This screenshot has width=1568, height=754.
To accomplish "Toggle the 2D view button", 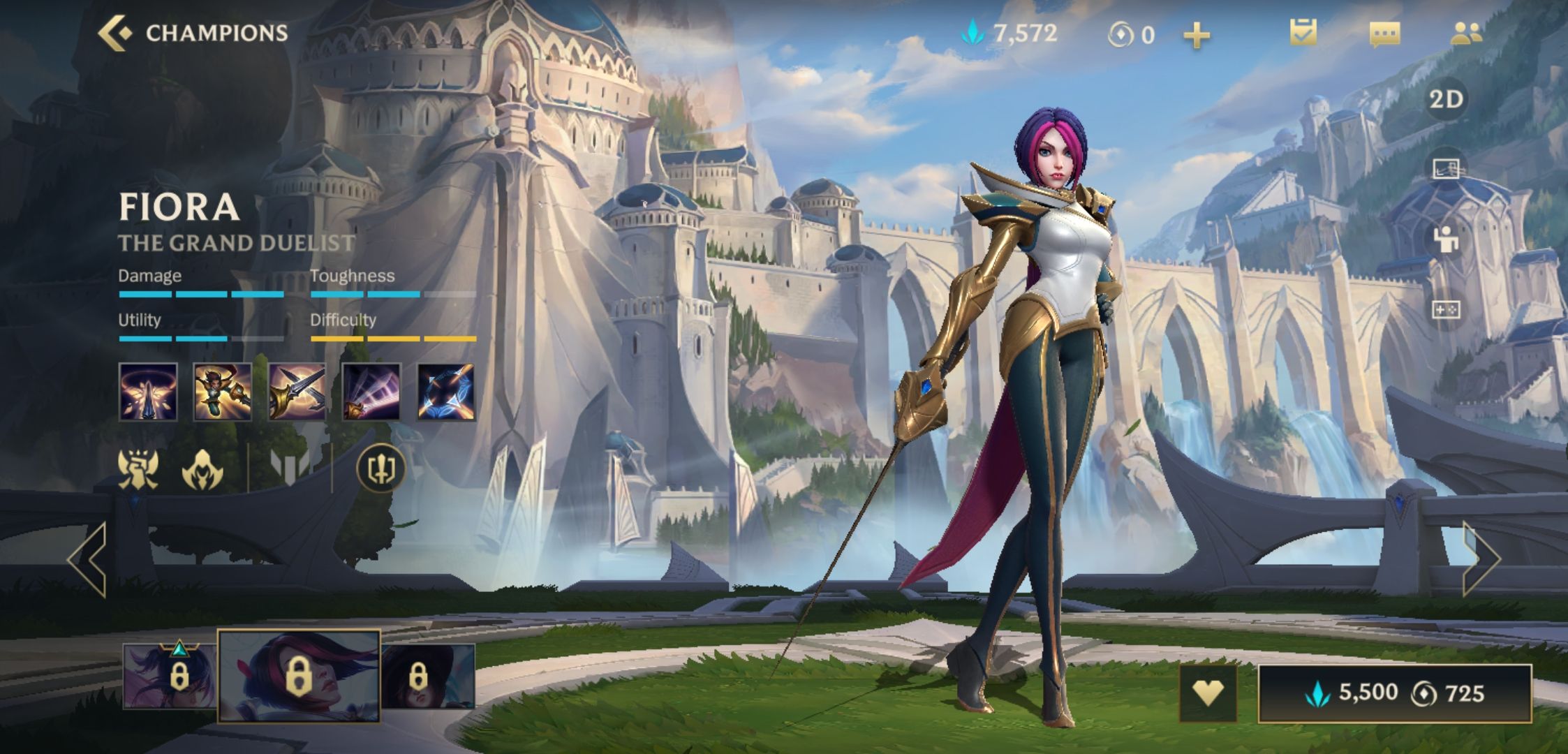I will click(1446, 99).
